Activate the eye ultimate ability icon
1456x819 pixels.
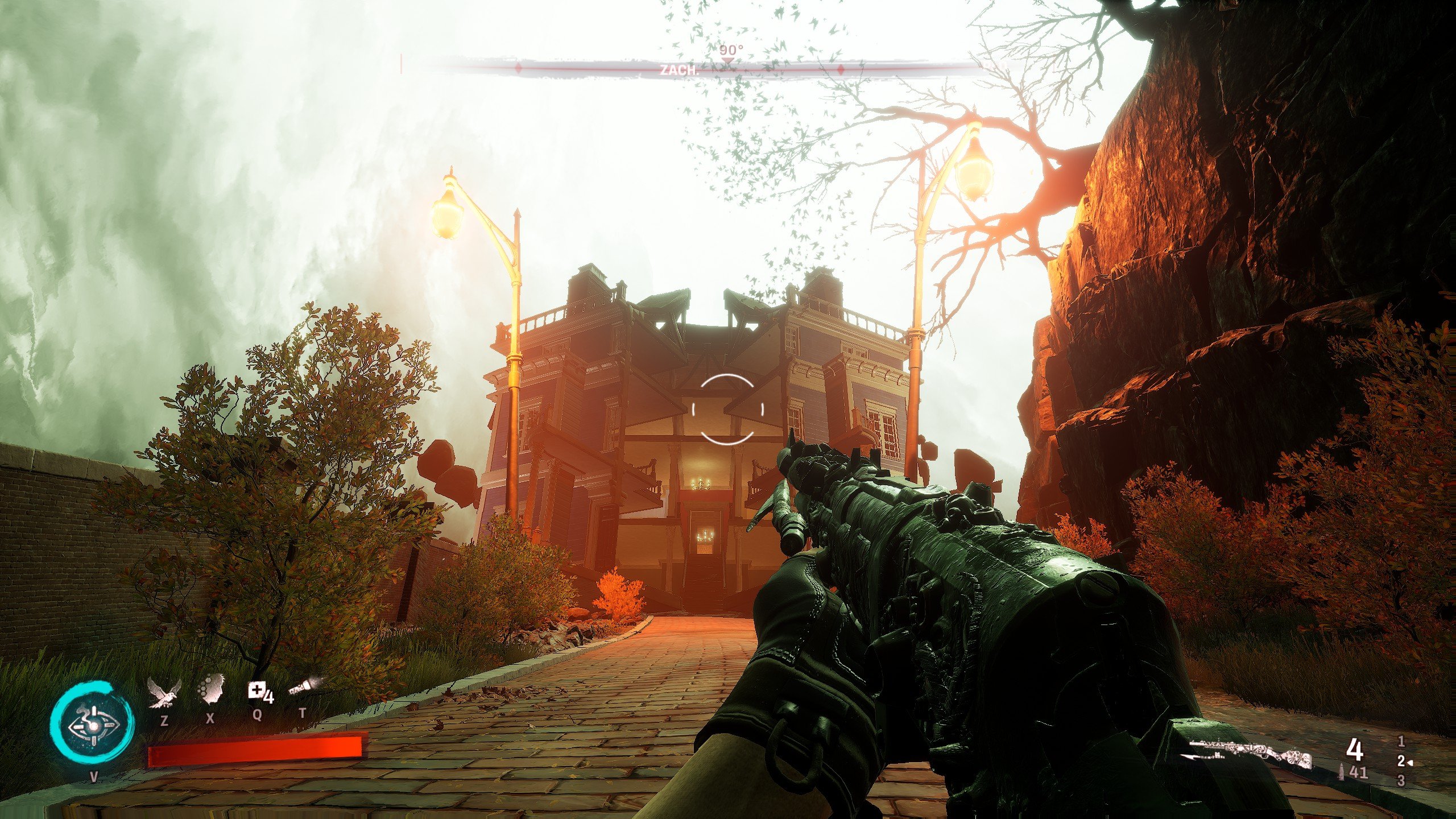[92, 726]
